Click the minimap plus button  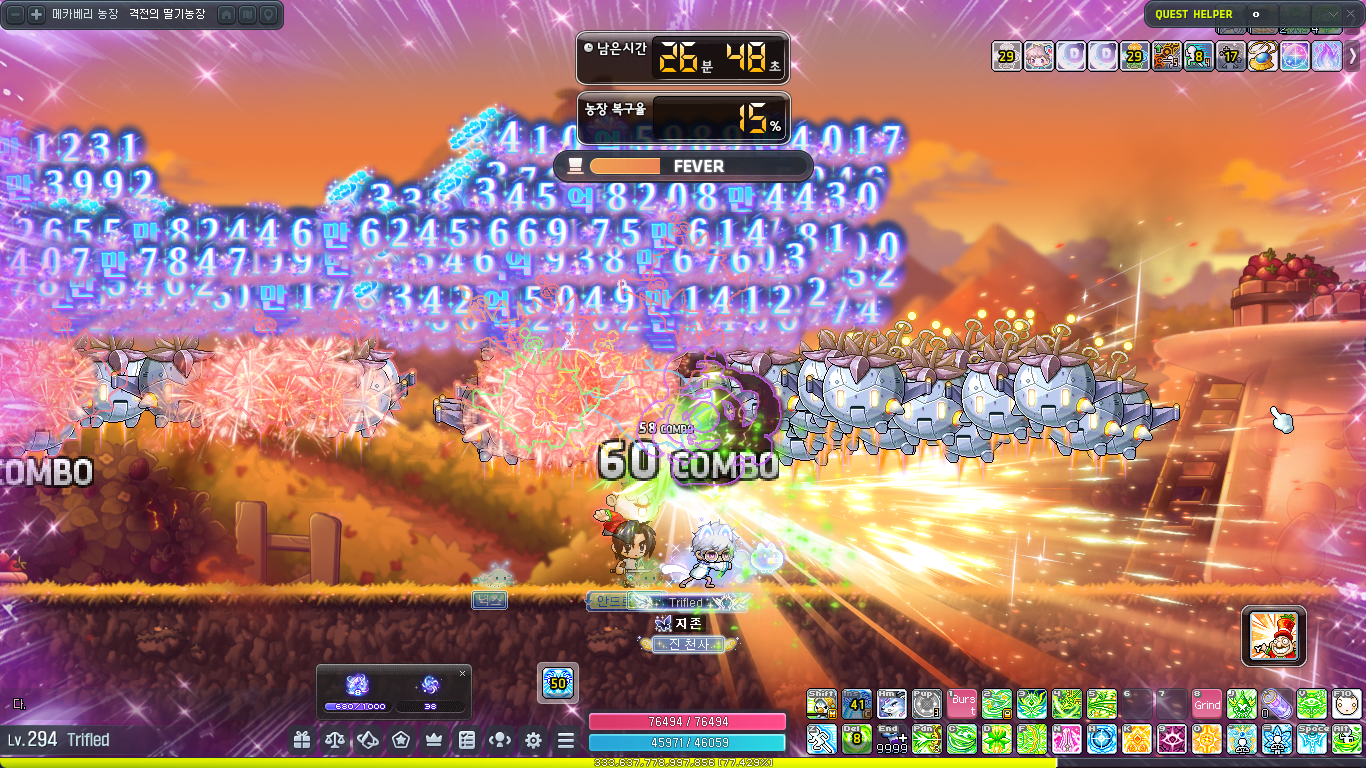click(x=36, y=15)
